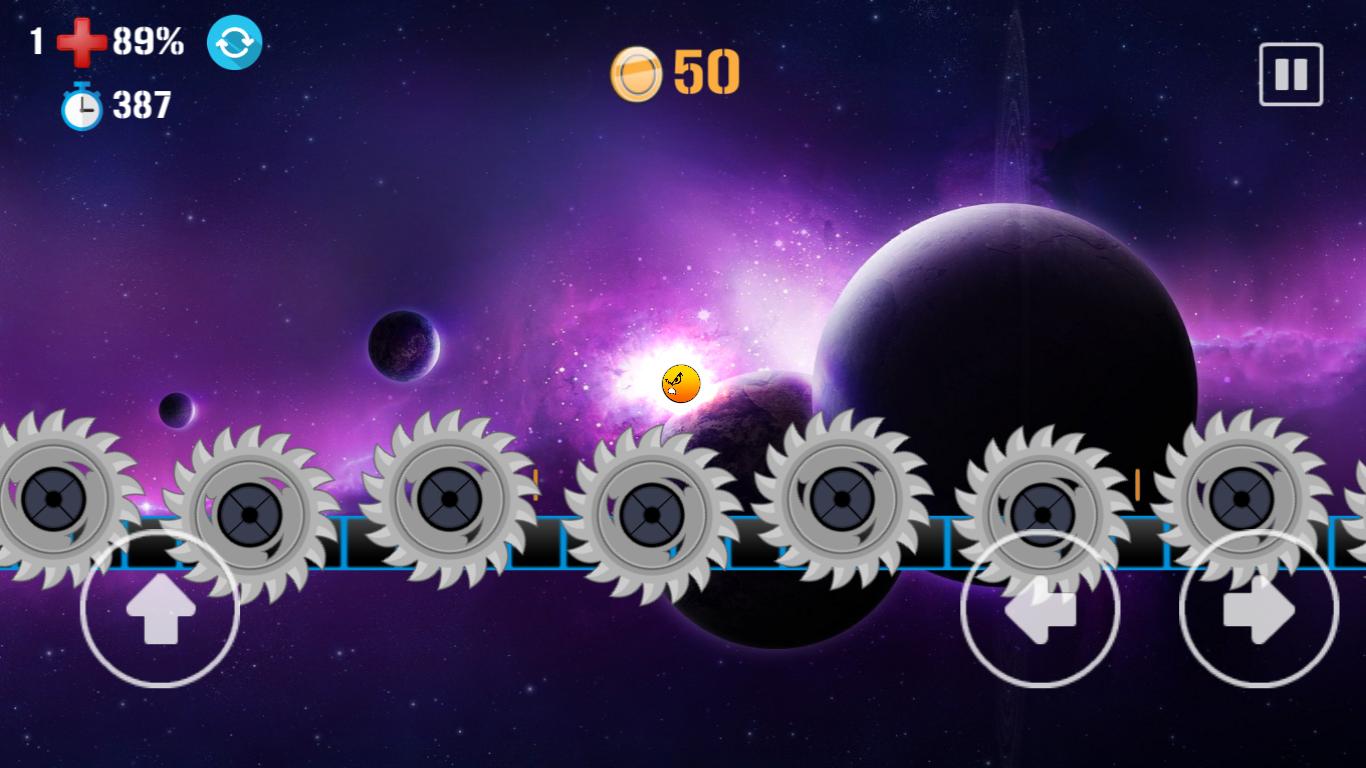1366x768 pixels.
Task: Jump with the up arrow button
Action: (x=159, y=608)
